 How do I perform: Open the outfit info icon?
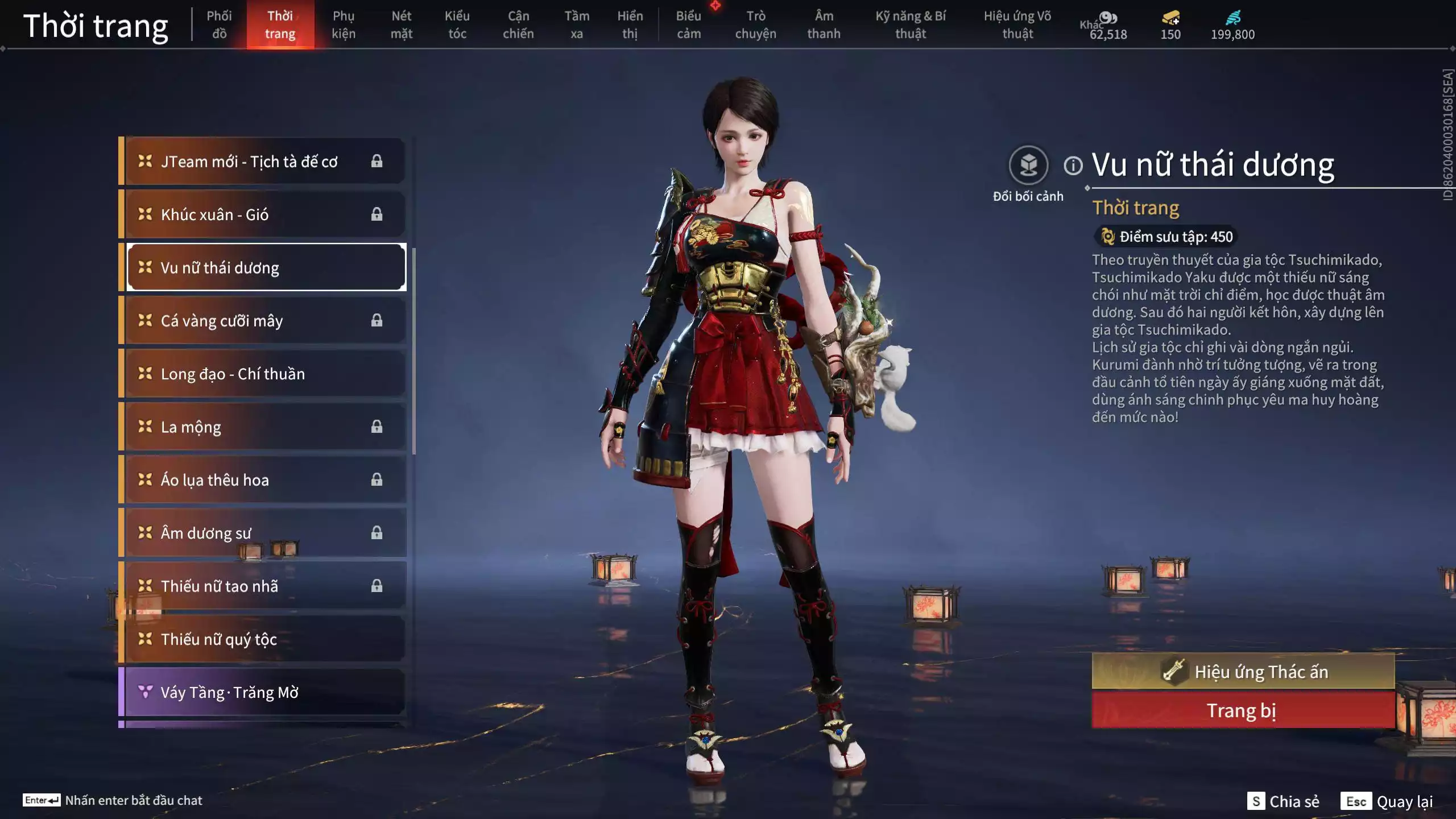click(1073, 166)
